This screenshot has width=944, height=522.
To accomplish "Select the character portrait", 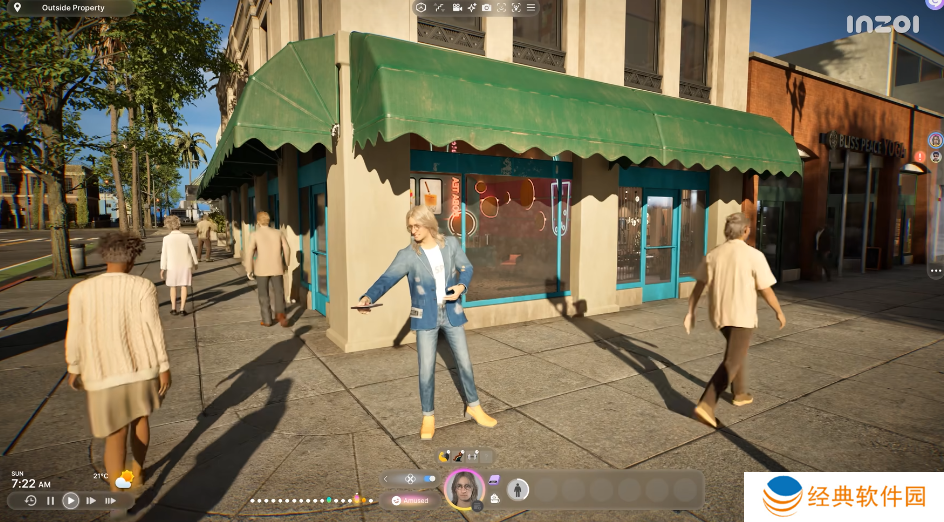I will click(463, 488).
